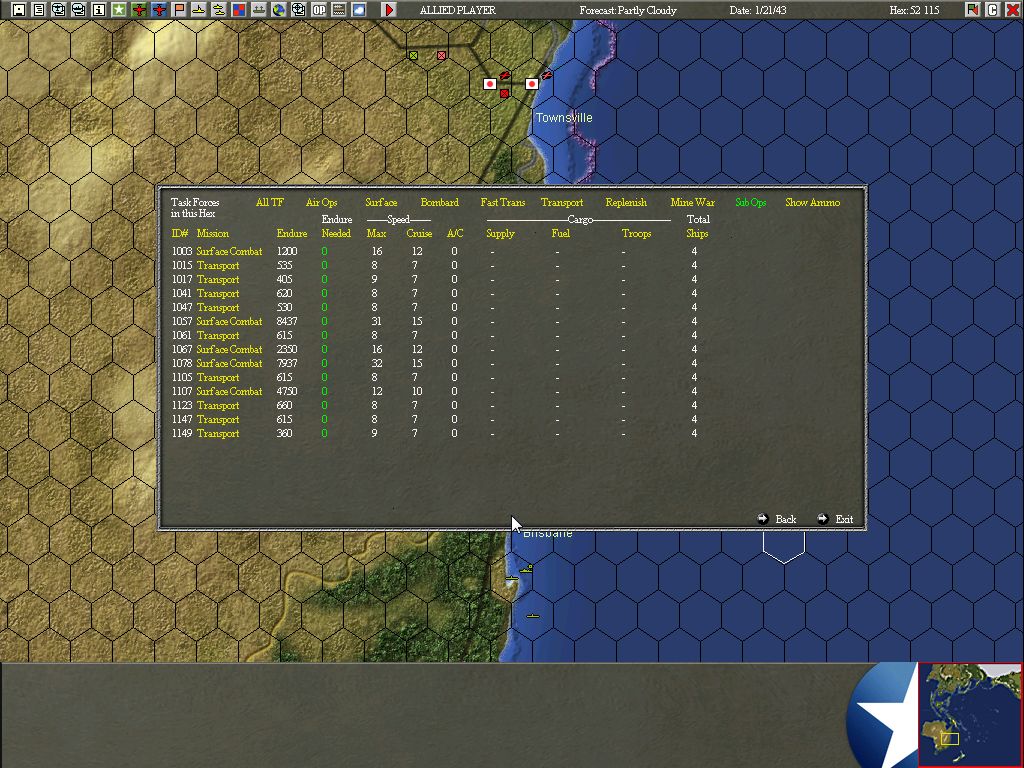The height and width of the screenshot is (768, 1024).
Task: Show Mine War task forces
Action: [x=692, y=203]
